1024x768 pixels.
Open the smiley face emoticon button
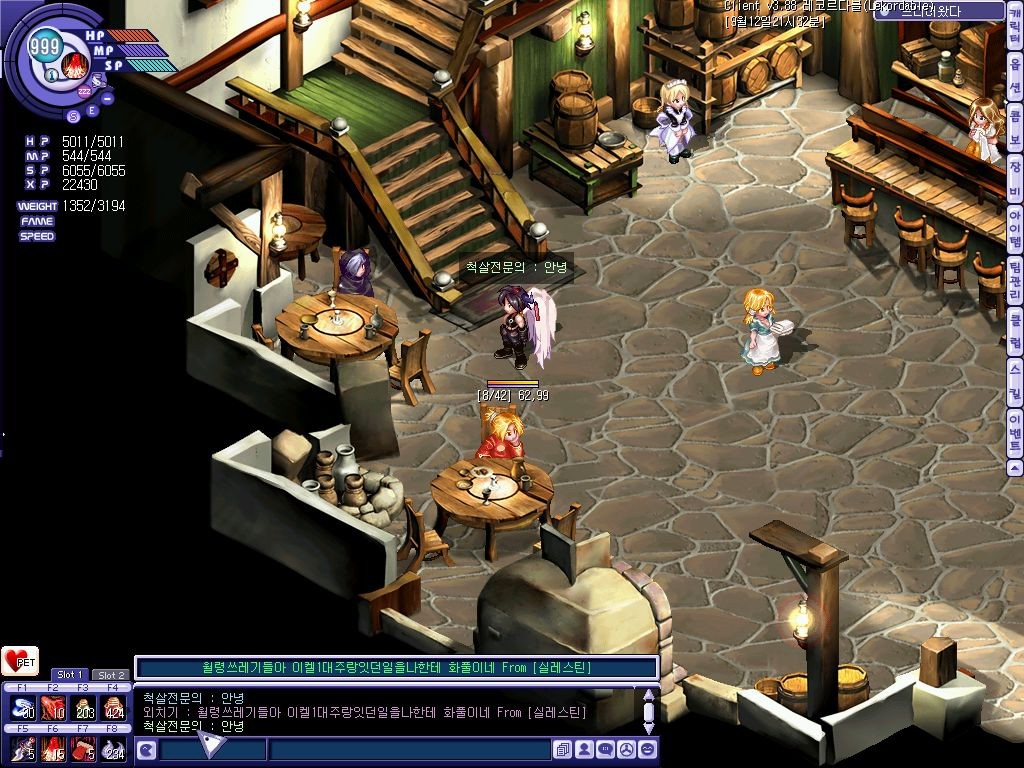(647, 749)
